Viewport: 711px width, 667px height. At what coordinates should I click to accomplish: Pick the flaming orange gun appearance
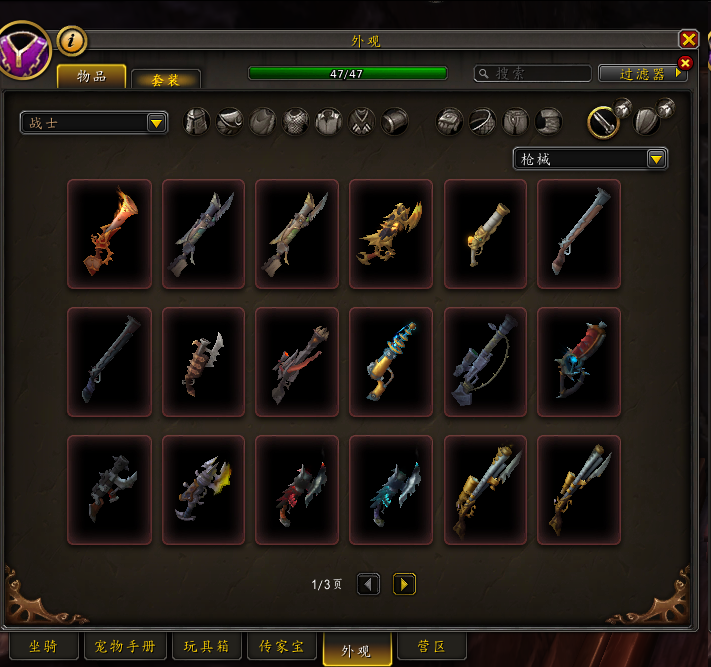coord(109,234)
